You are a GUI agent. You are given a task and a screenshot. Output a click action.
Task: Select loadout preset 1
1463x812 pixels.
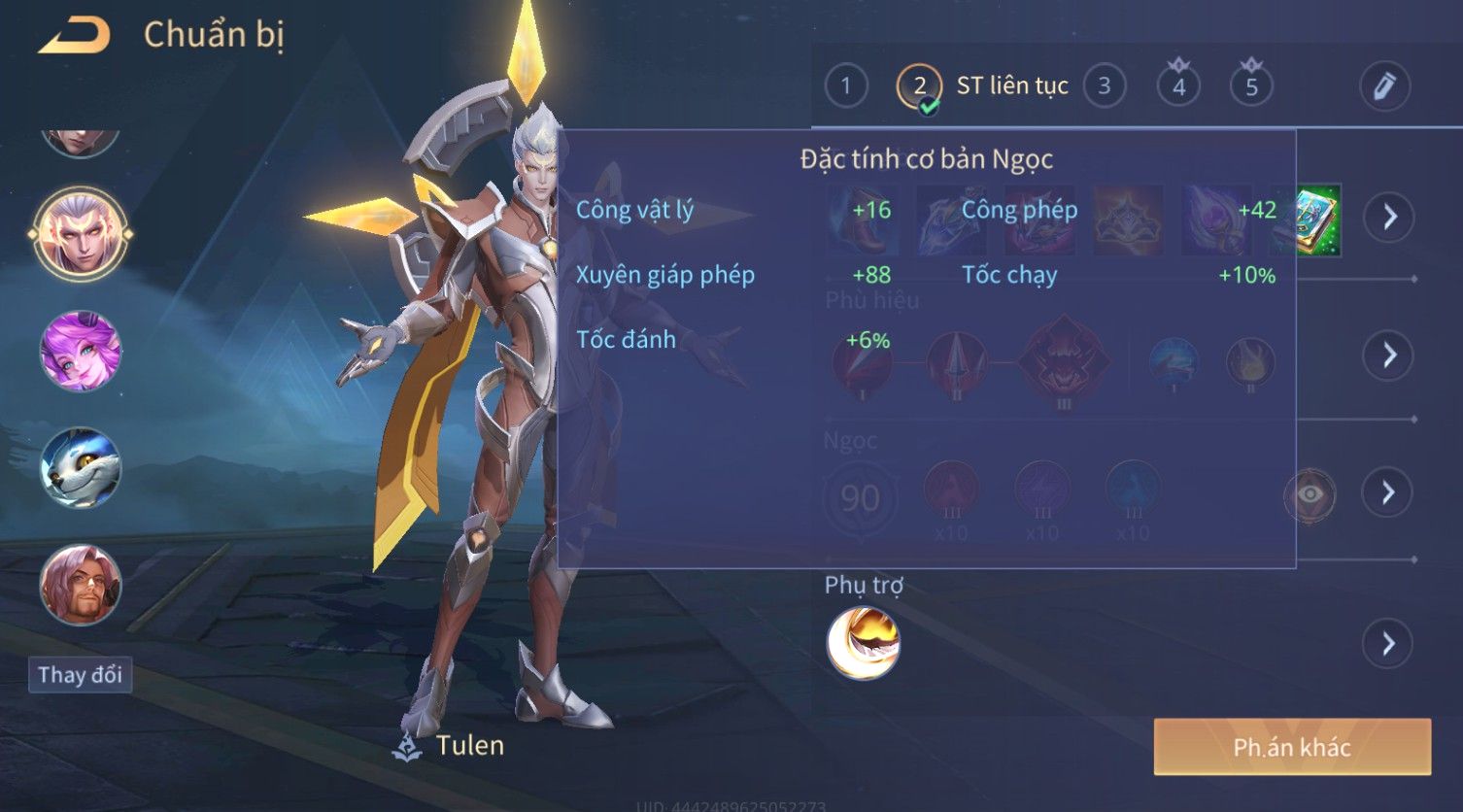(x=845, y=86)
